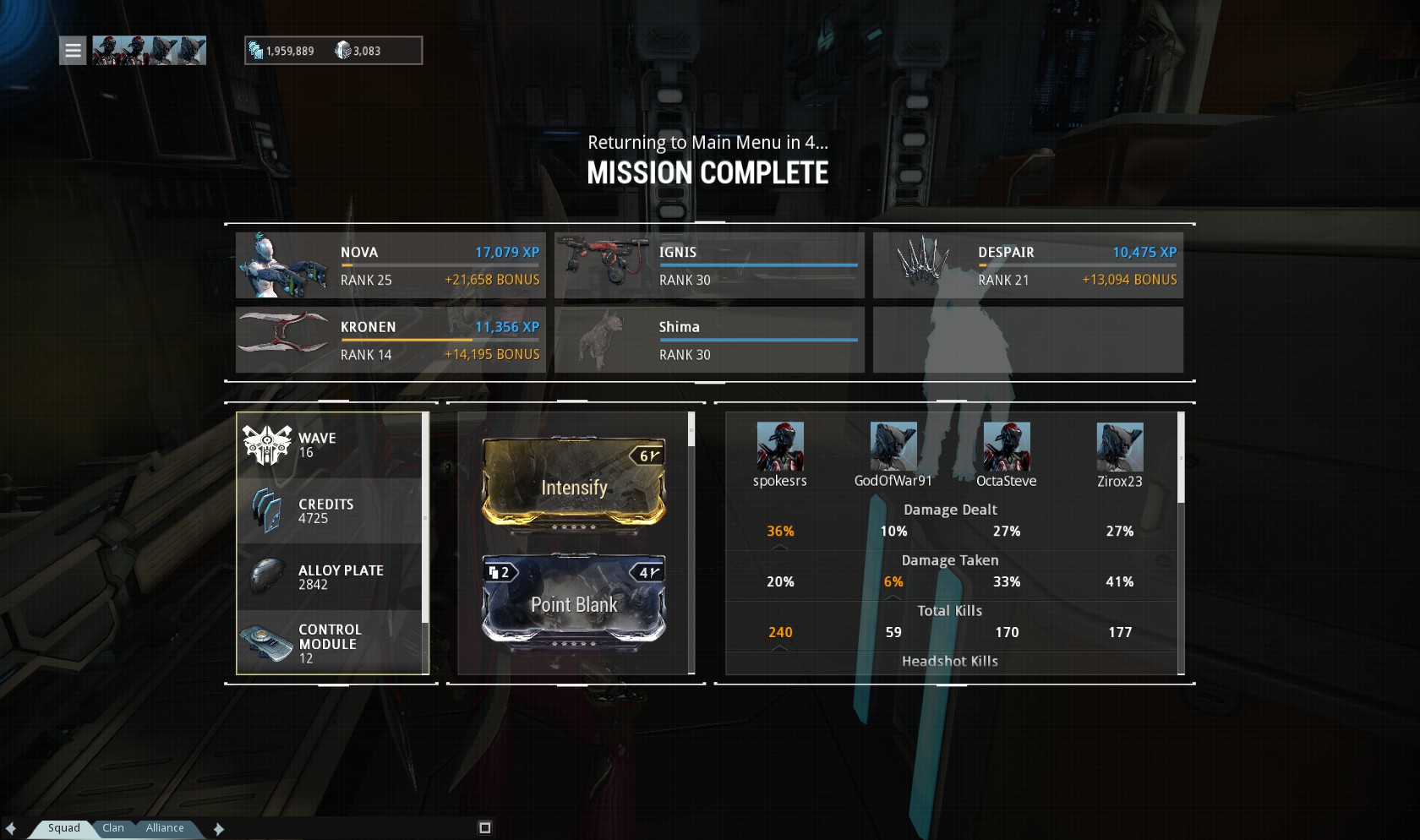The image size is (1420, 840).
Task: Click the Alloy Plate reward row
Action: pos(330,577)
